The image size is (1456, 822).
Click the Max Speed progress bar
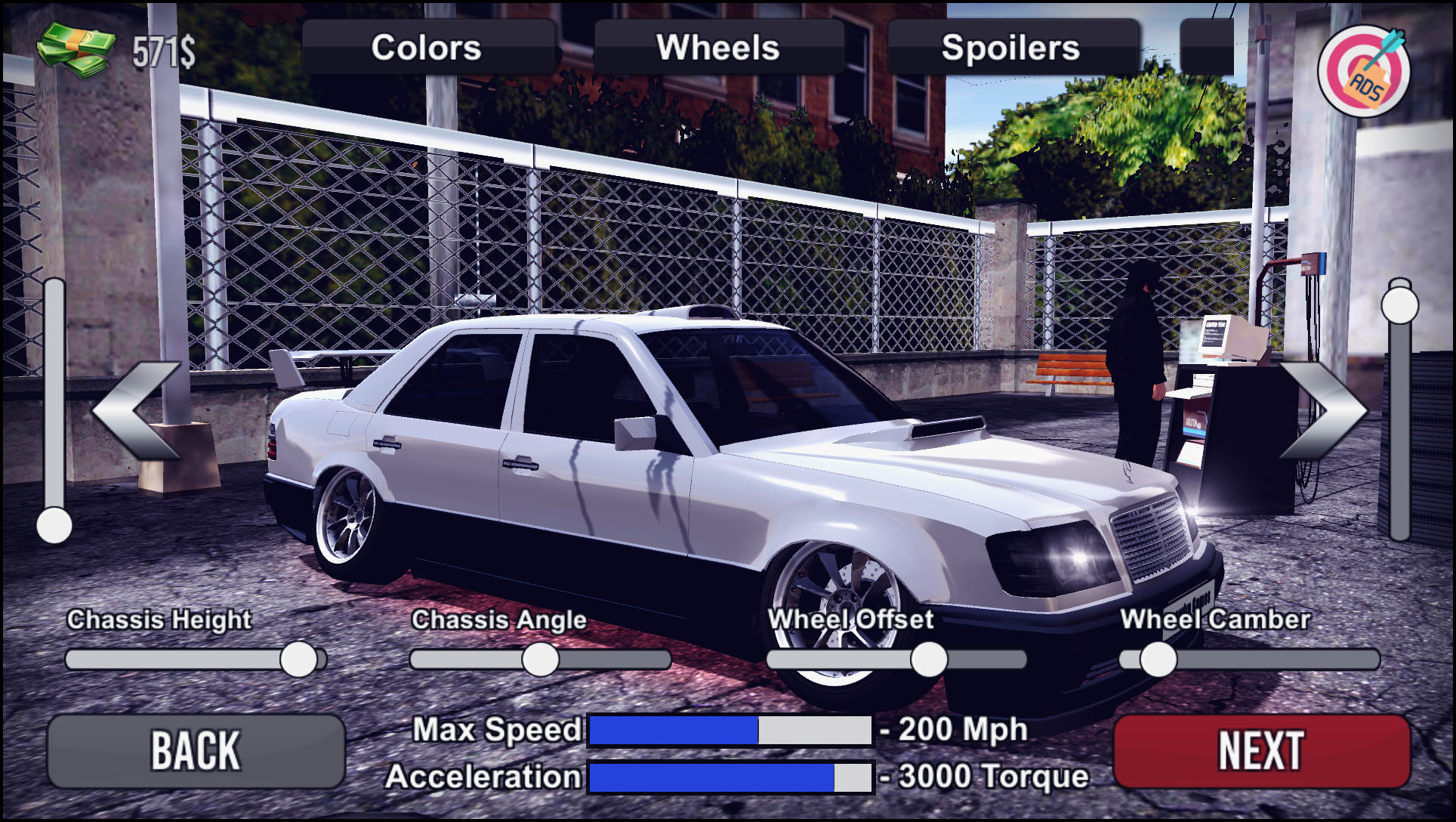coord(729,729)
